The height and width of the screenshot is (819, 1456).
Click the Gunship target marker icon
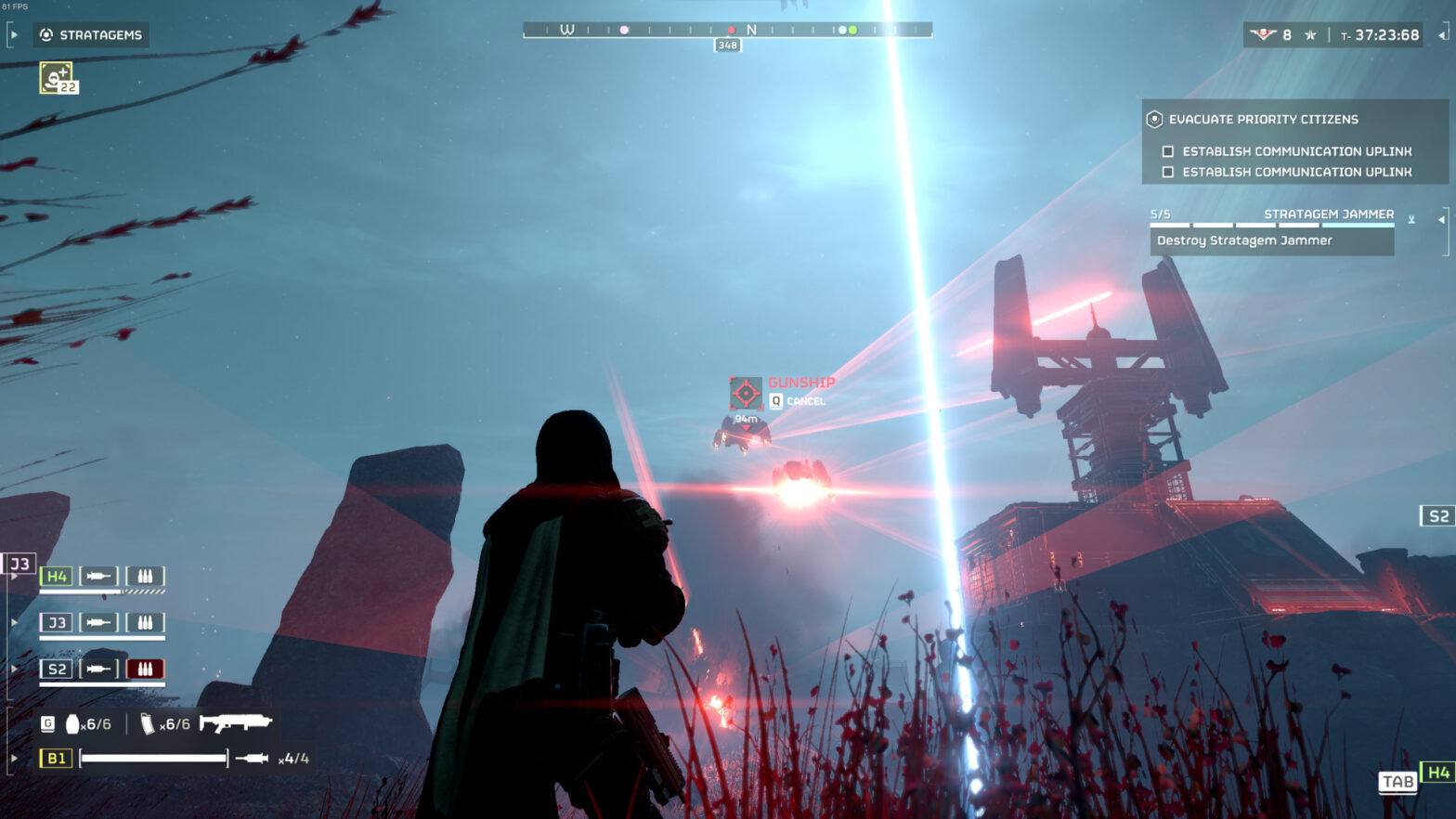(746, 393)
